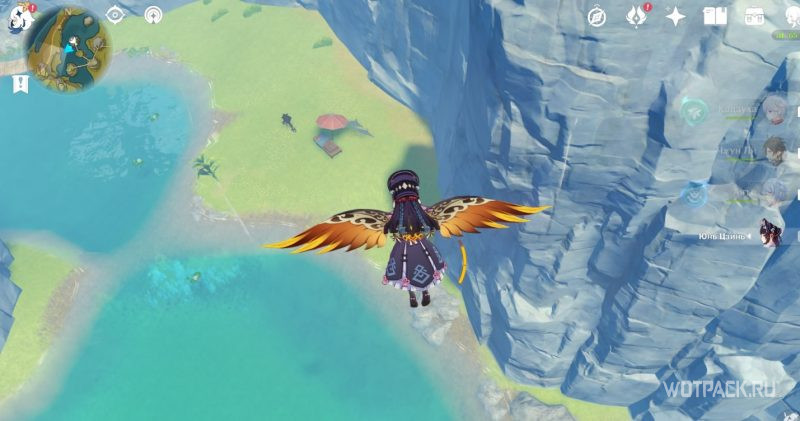Switch to Zhongli in the party list
The height and width of the screenshot is (421, 800).
click(x=773, y=151)
